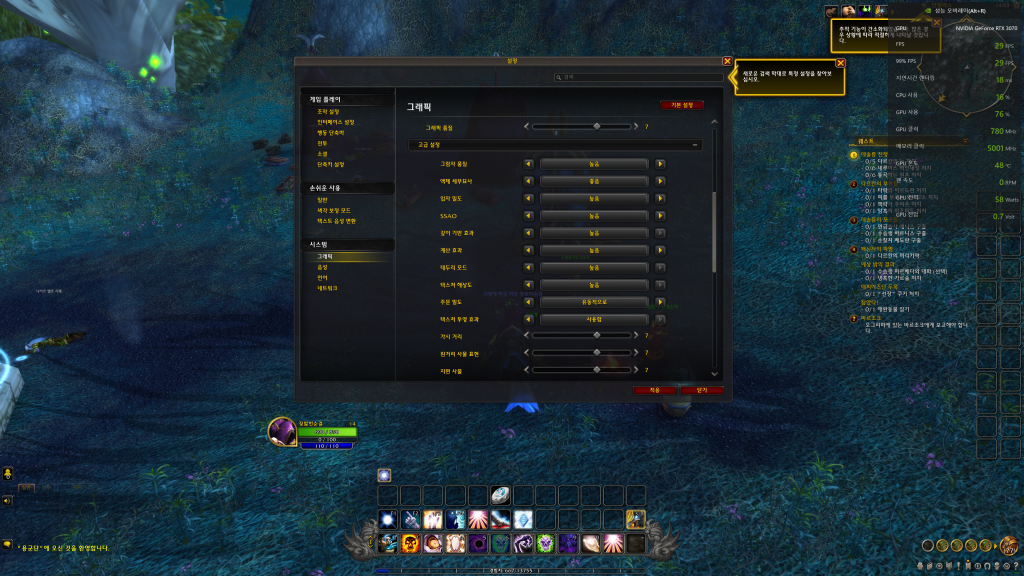Click the 적용 (Apply) button

[x=655, y=389]
